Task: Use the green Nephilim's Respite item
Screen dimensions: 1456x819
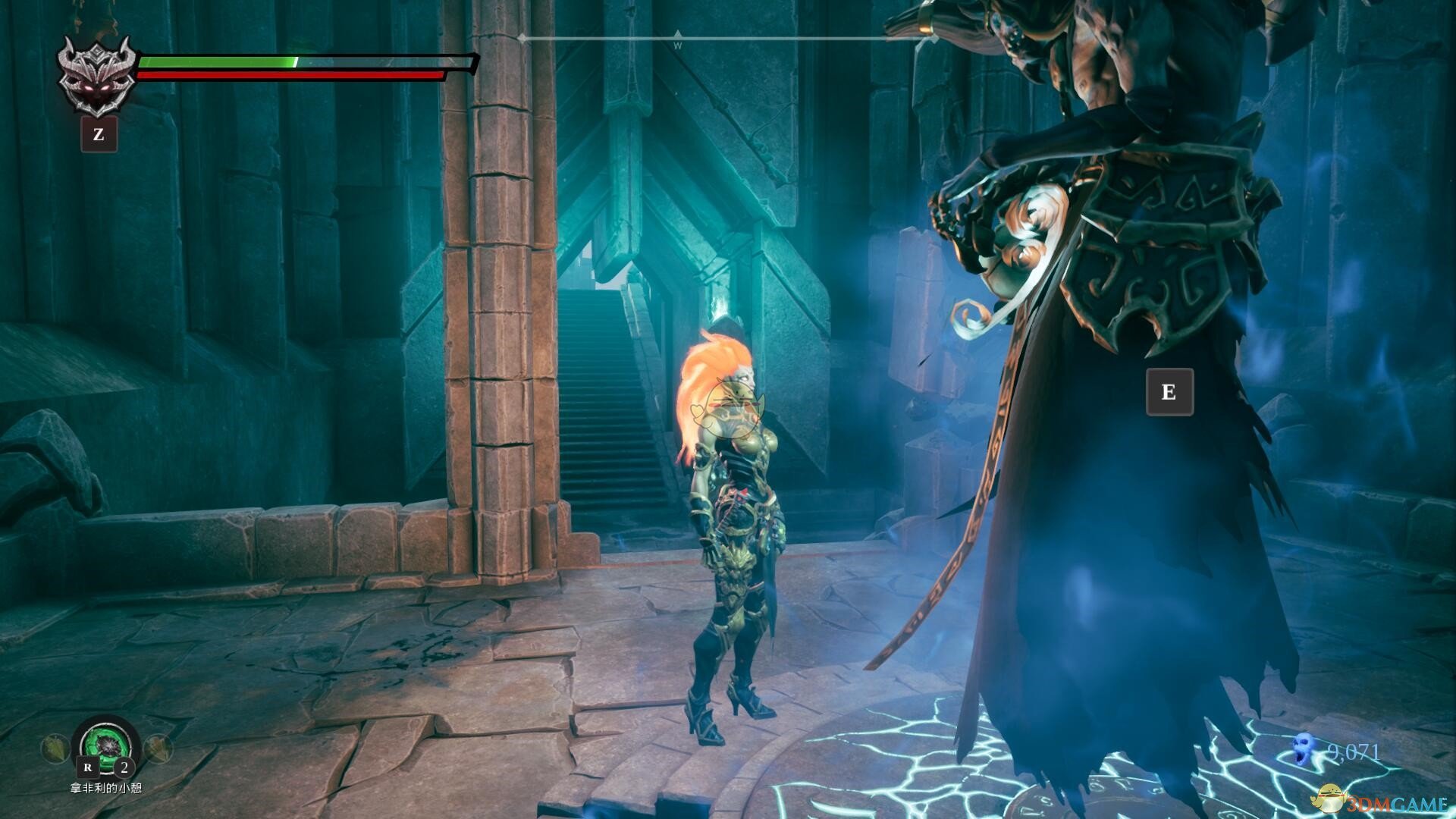Action: point(106,745)
